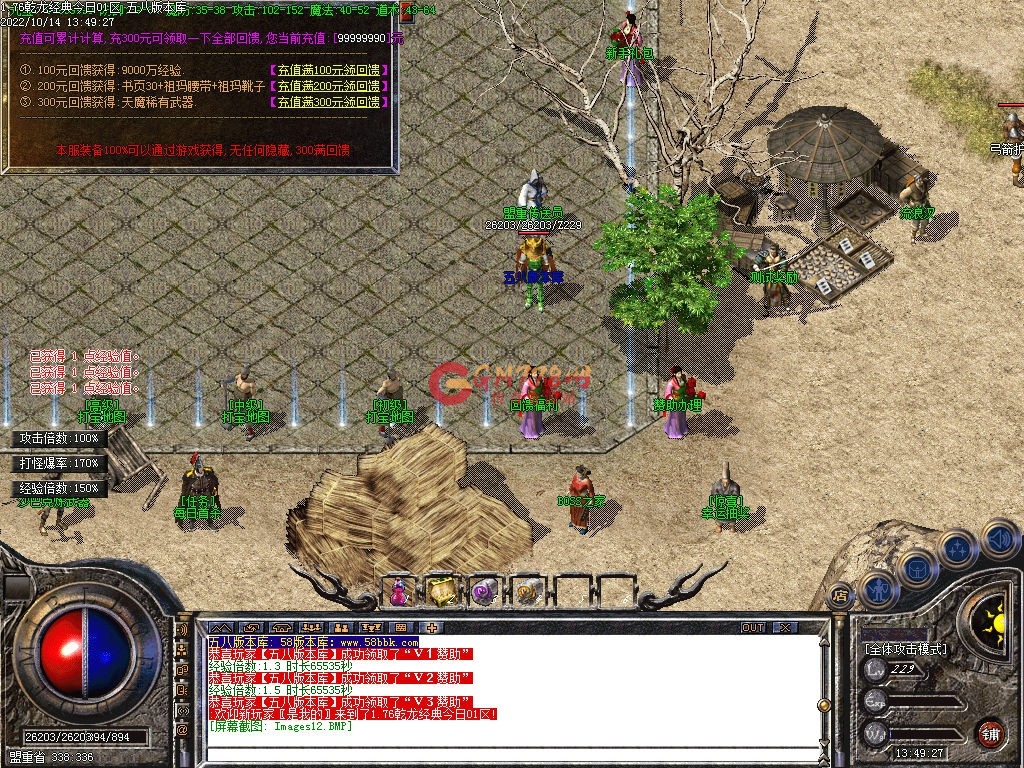
Task: Use the purple scroll hotbar item
Action: point(484,592)
